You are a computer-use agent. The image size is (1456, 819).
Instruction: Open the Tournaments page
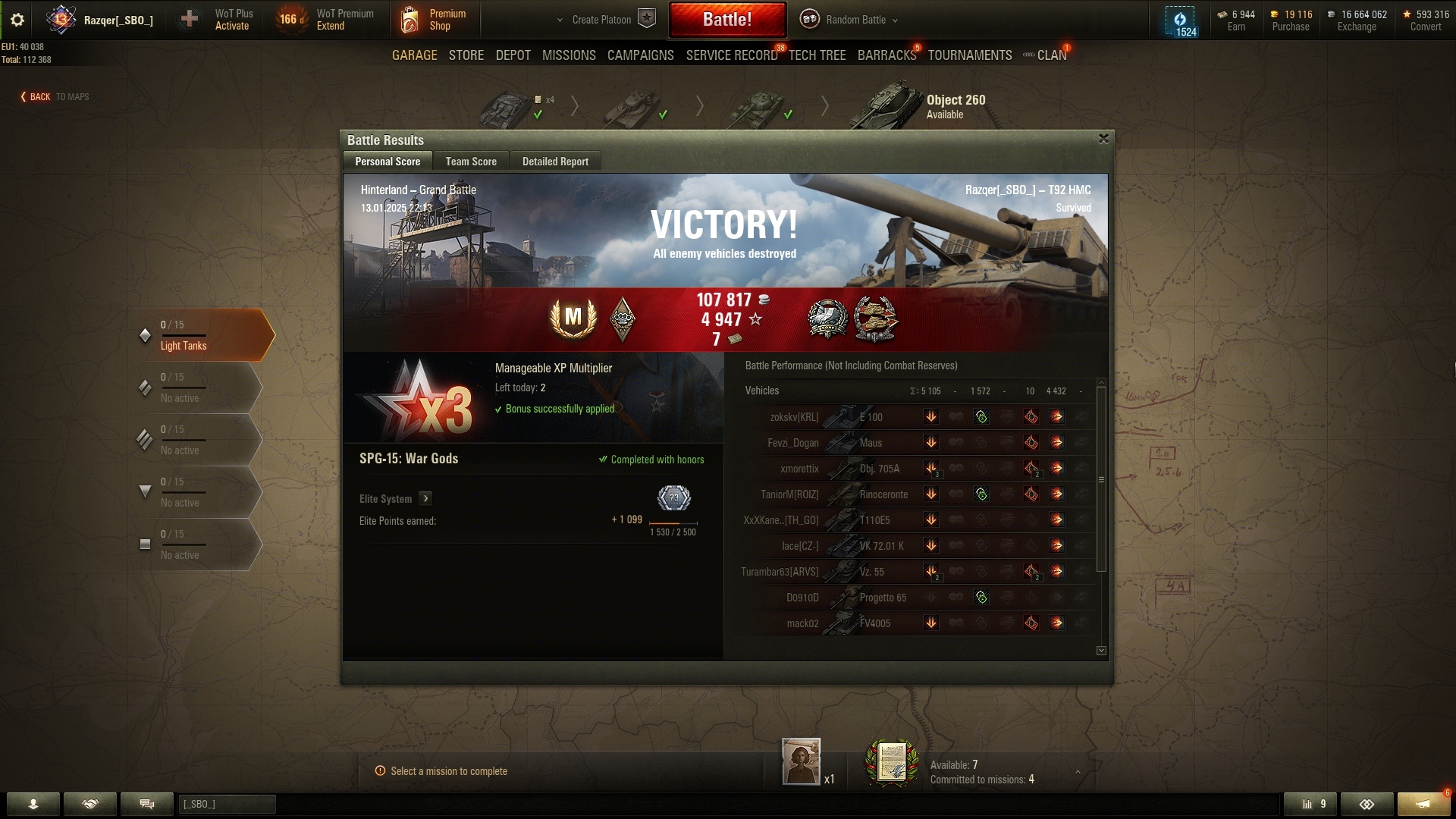(969, 55)
